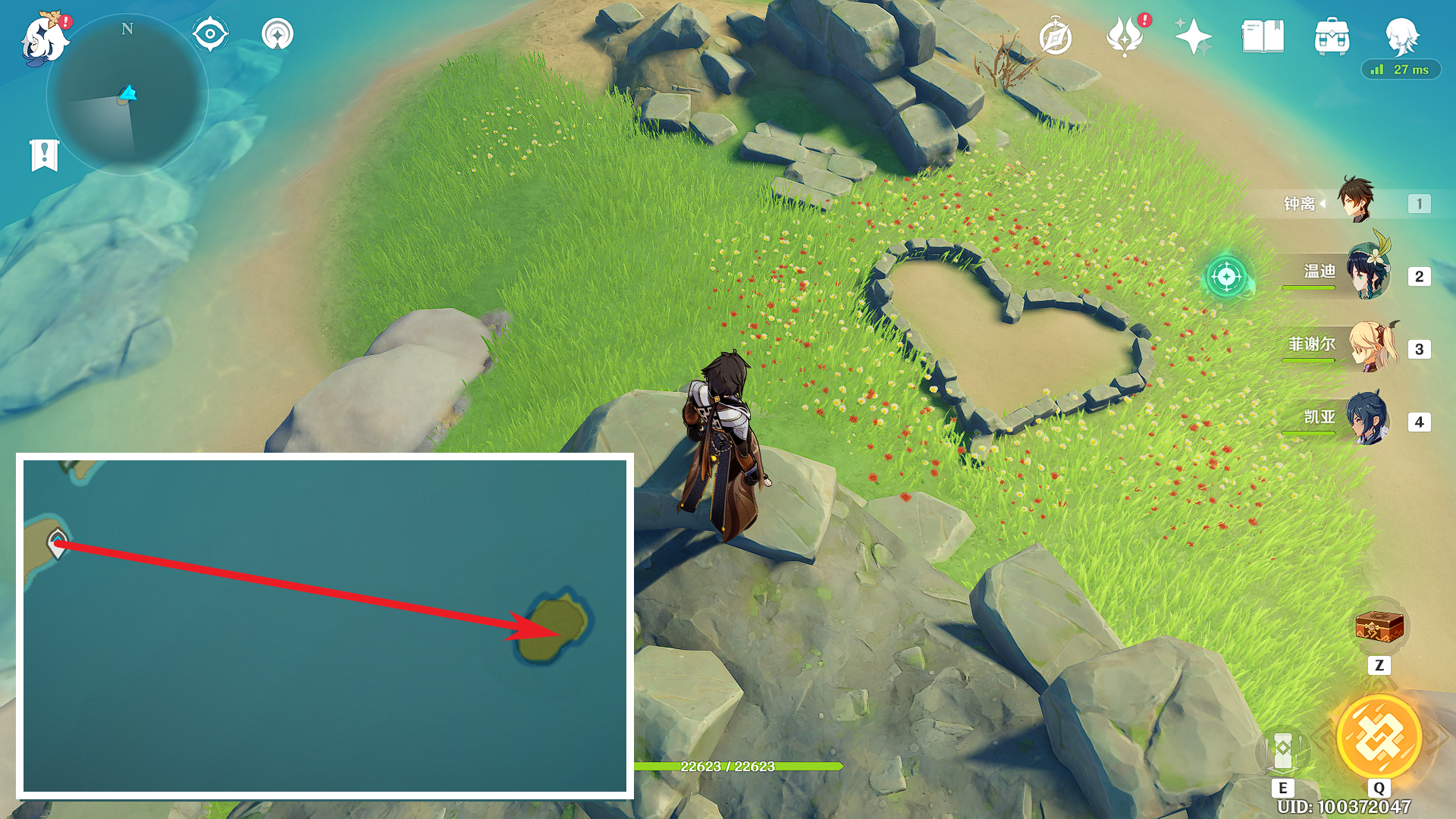This screenshot has height=819, width=1456.
Task: Open the compass Adventurer Handbook icon
Action: 1055,37
